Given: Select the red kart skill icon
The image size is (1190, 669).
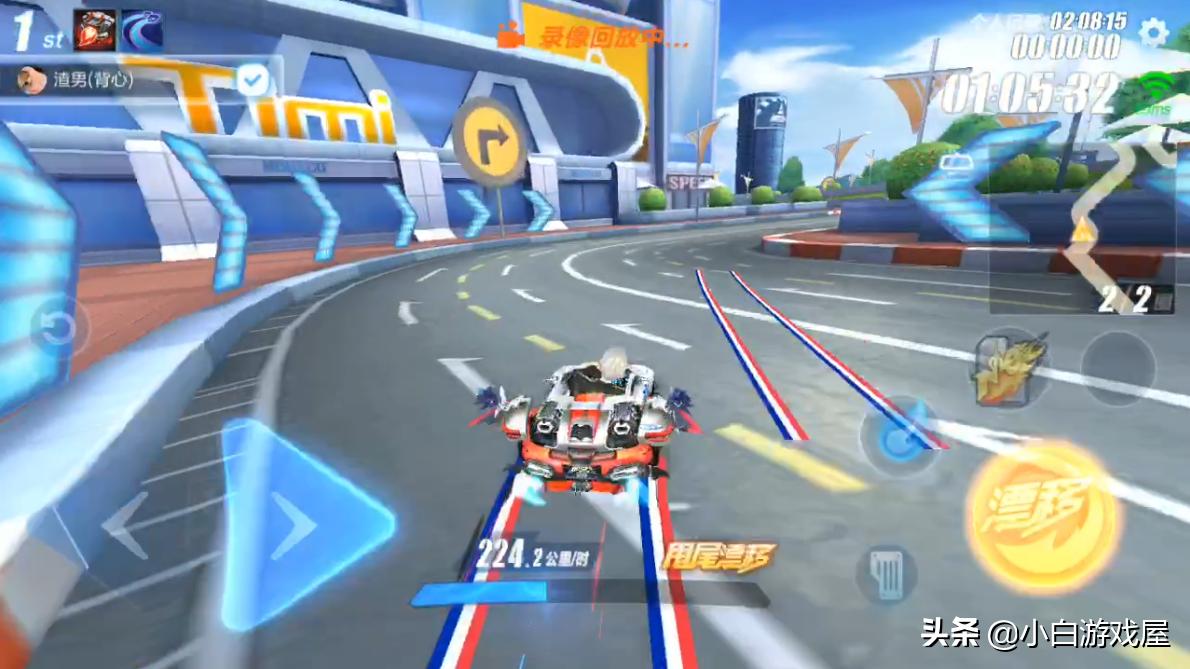Looking at the screenshot, I should pos(94,30).
